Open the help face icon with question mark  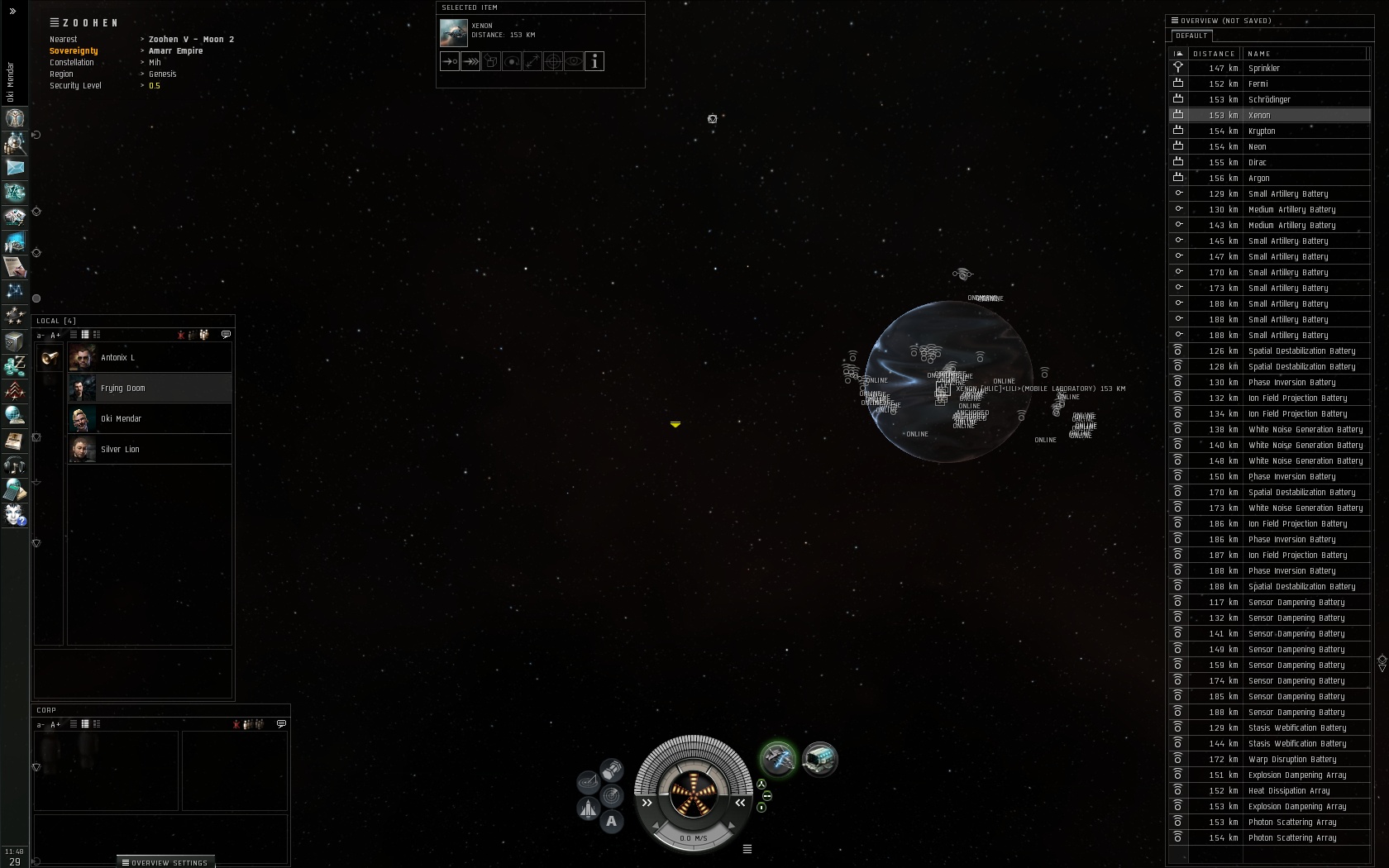tap(15, 515)
